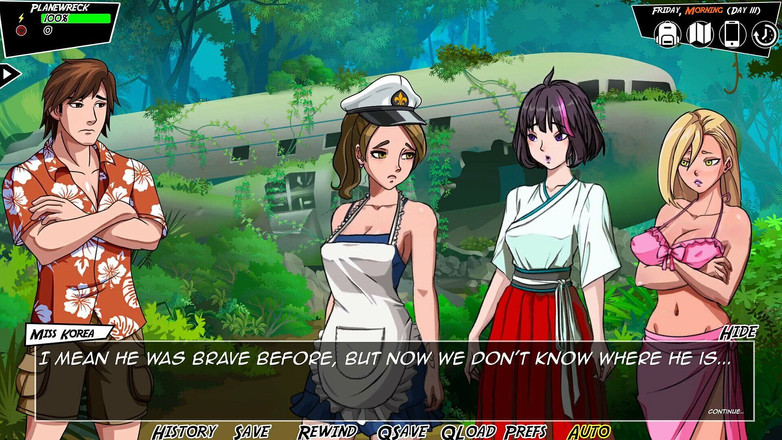Quick load with QLoad

tap(468, 431)
